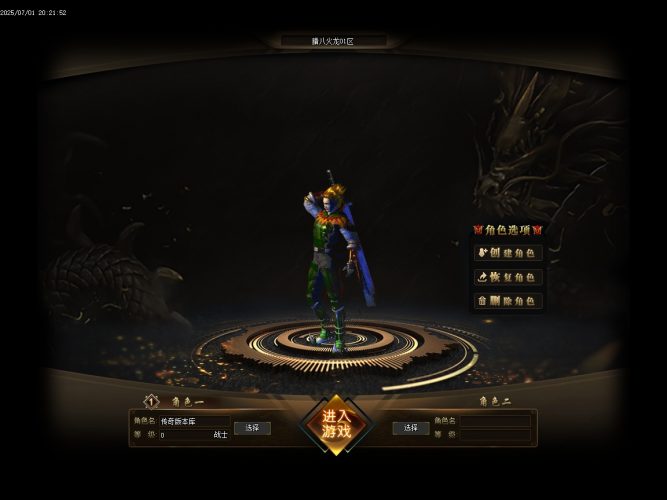The width and height of the screenshot is (667, 500).
Task: Click 选择 button for character slot one
Action: (252, 428)
